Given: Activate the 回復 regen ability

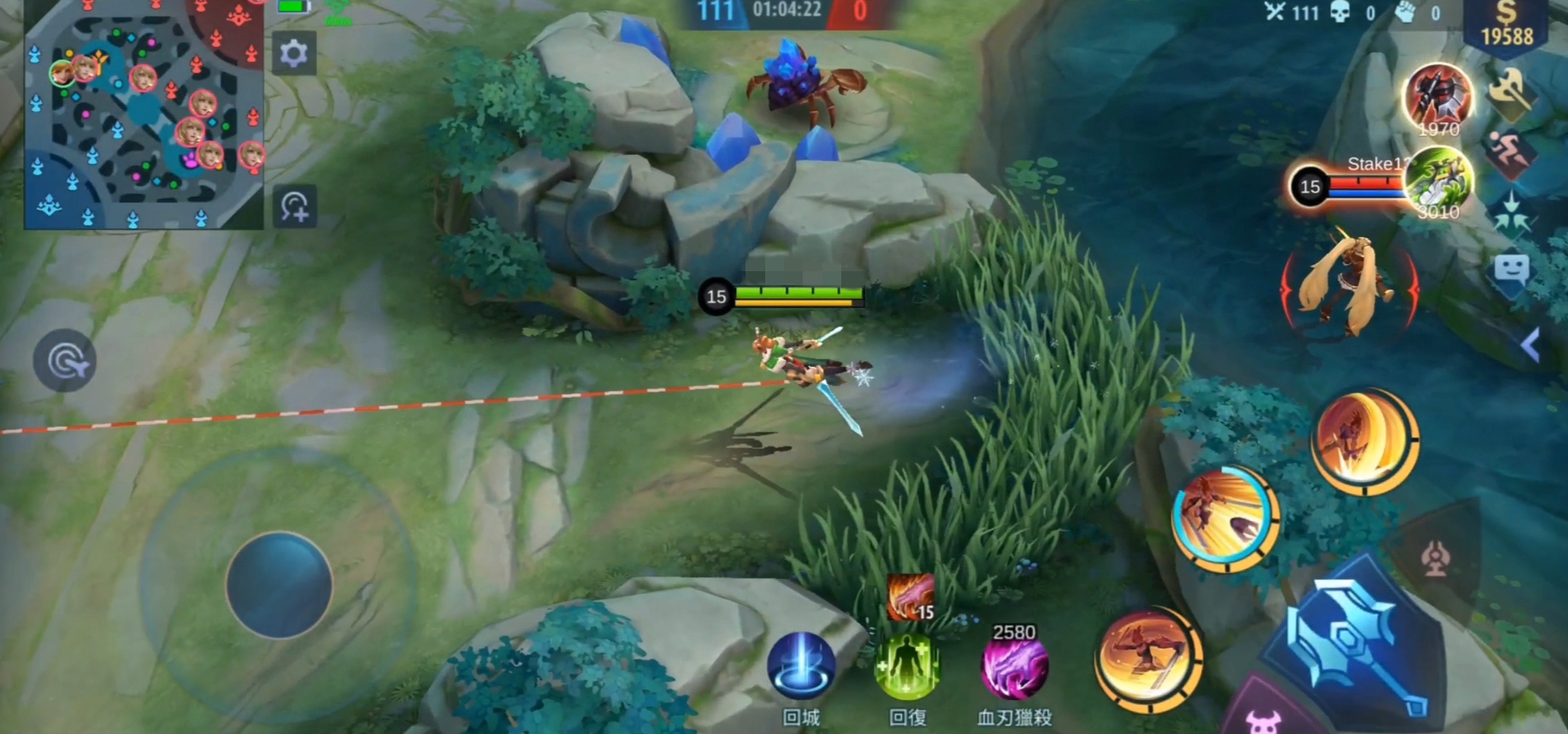Looking at the screenshot, I should [907, 666].
